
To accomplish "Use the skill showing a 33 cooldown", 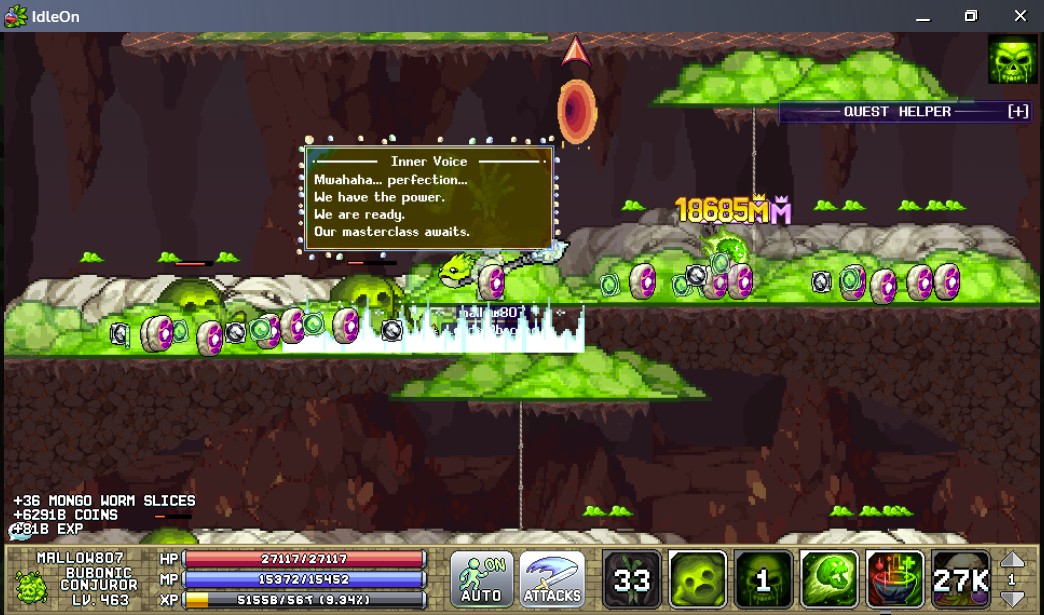I will coord(632,579).
